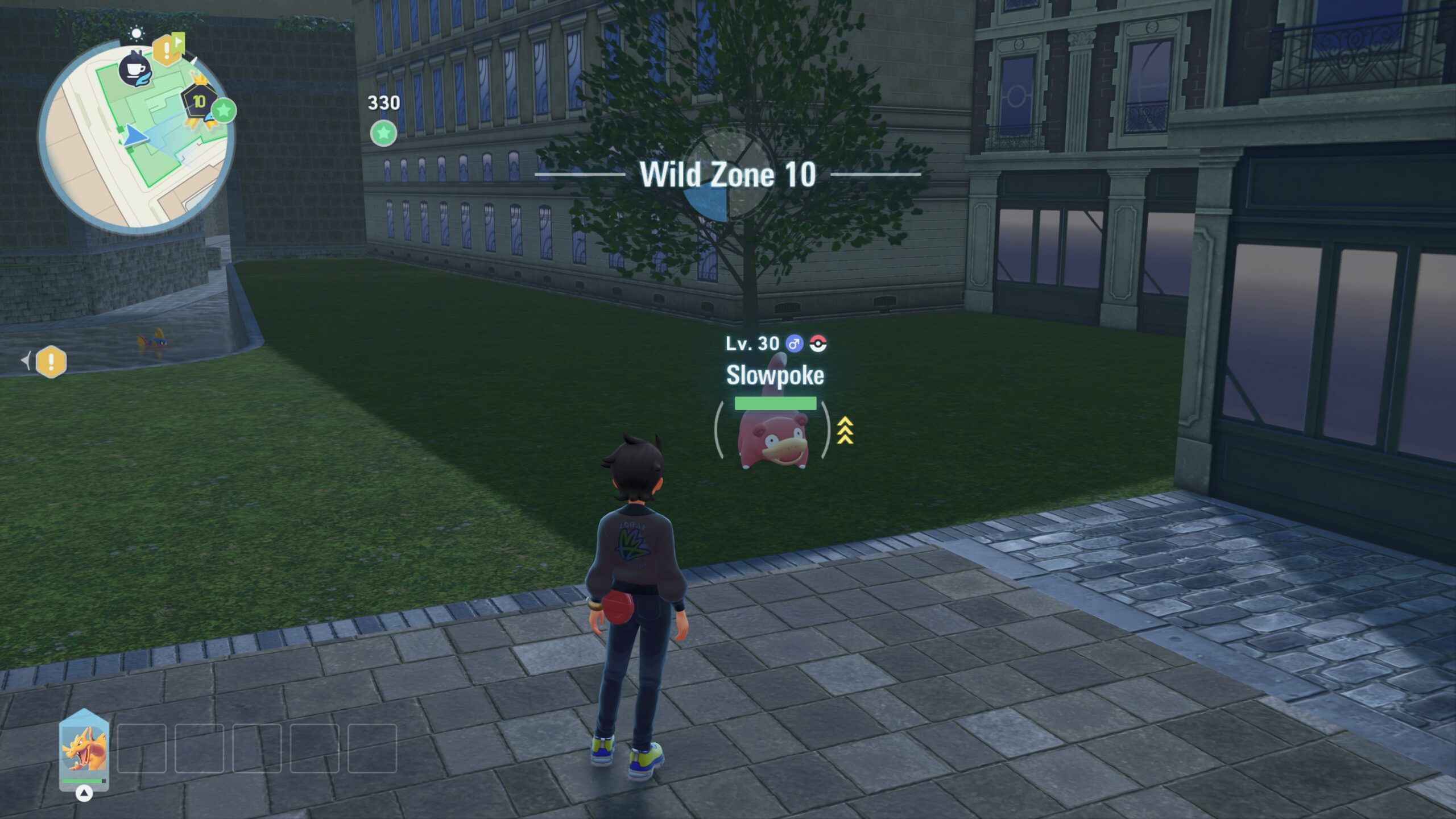1456x819 pixels.
Task: Click the green star marker on the minimap edge
Action: coord(224,110)
